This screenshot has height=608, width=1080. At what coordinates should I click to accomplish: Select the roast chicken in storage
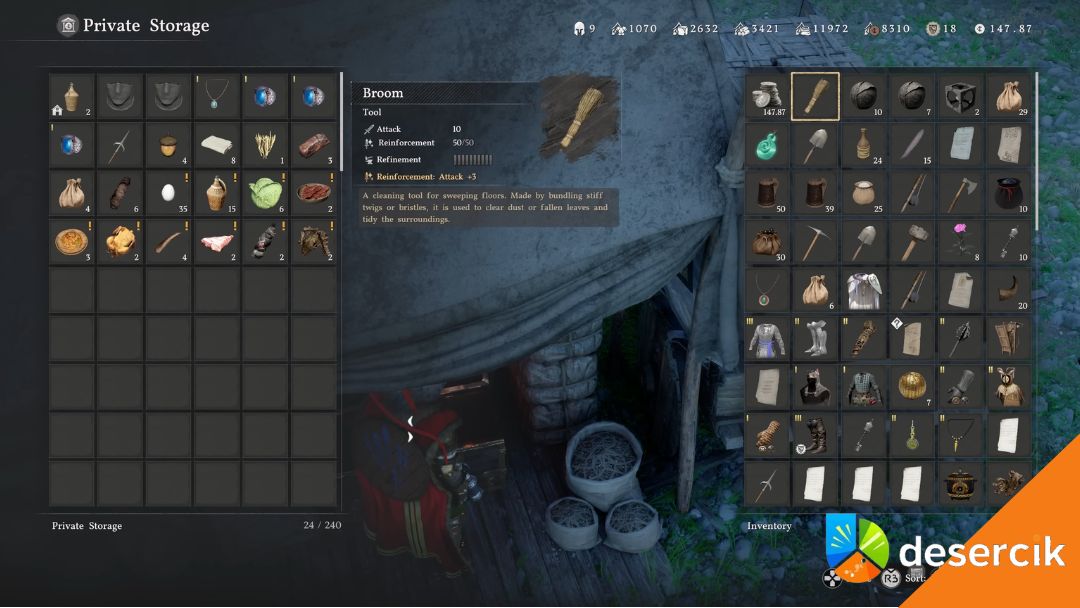[x=120, y=241]
